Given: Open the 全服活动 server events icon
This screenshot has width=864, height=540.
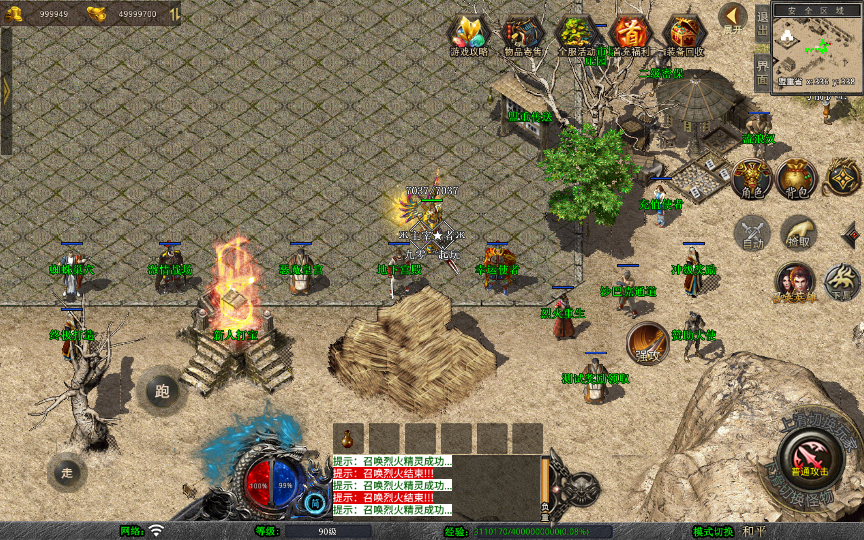Looking at the screenshot, I should pyautogui.click(x=575, y=35).
